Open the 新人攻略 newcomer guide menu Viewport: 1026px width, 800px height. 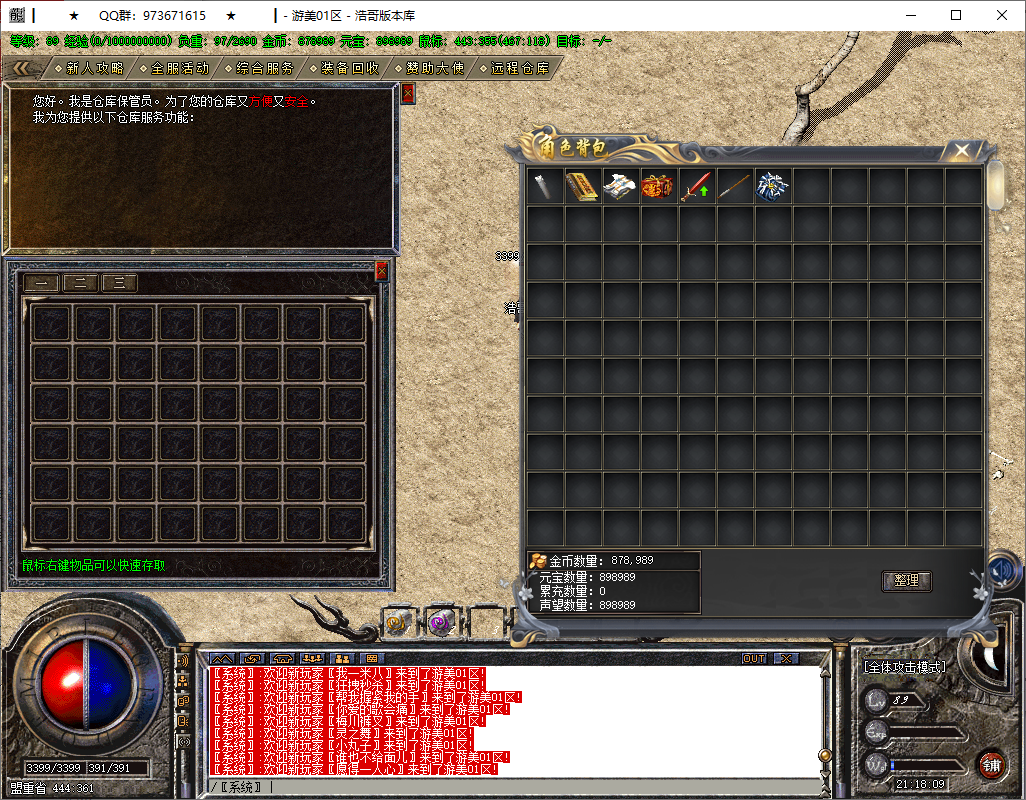(x=95, y=68)
